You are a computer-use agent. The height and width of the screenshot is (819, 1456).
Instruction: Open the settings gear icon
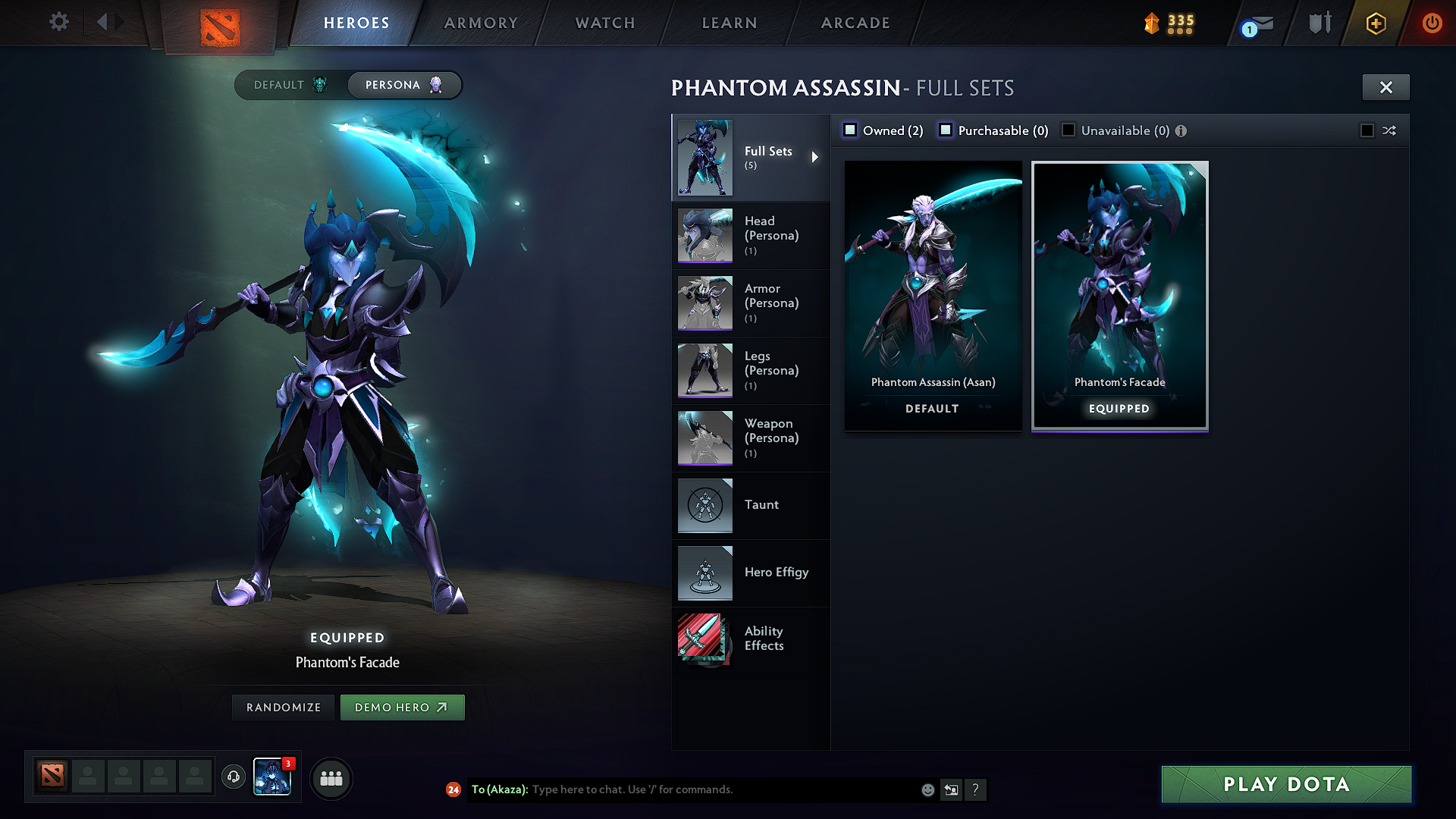click(58, 22)
